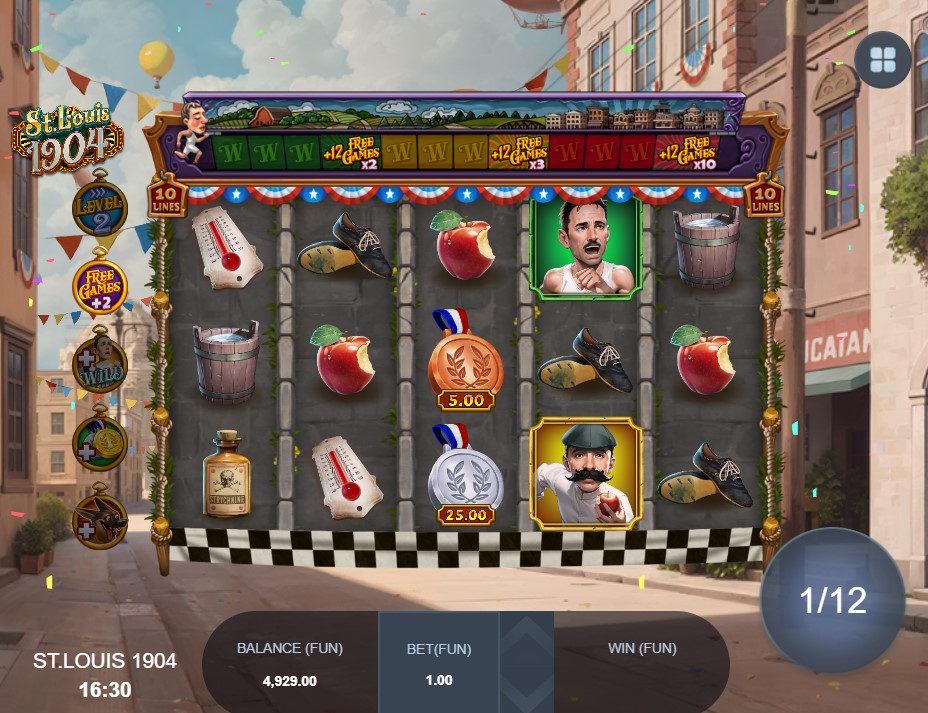This screenshot has width=928, height=713.
Task: Select the Level 2 medallion
Action: (100, 208)
